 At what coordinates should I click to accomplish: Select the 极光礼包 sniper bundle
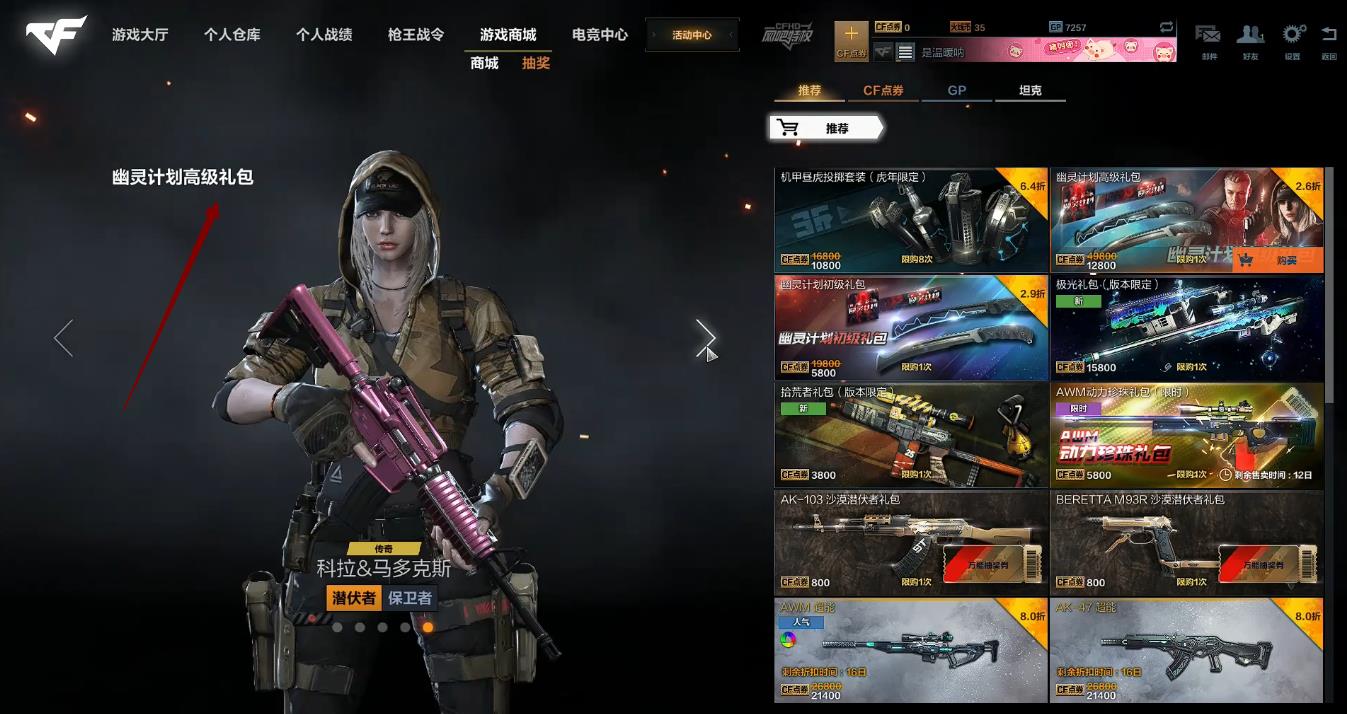point(1186,327)
